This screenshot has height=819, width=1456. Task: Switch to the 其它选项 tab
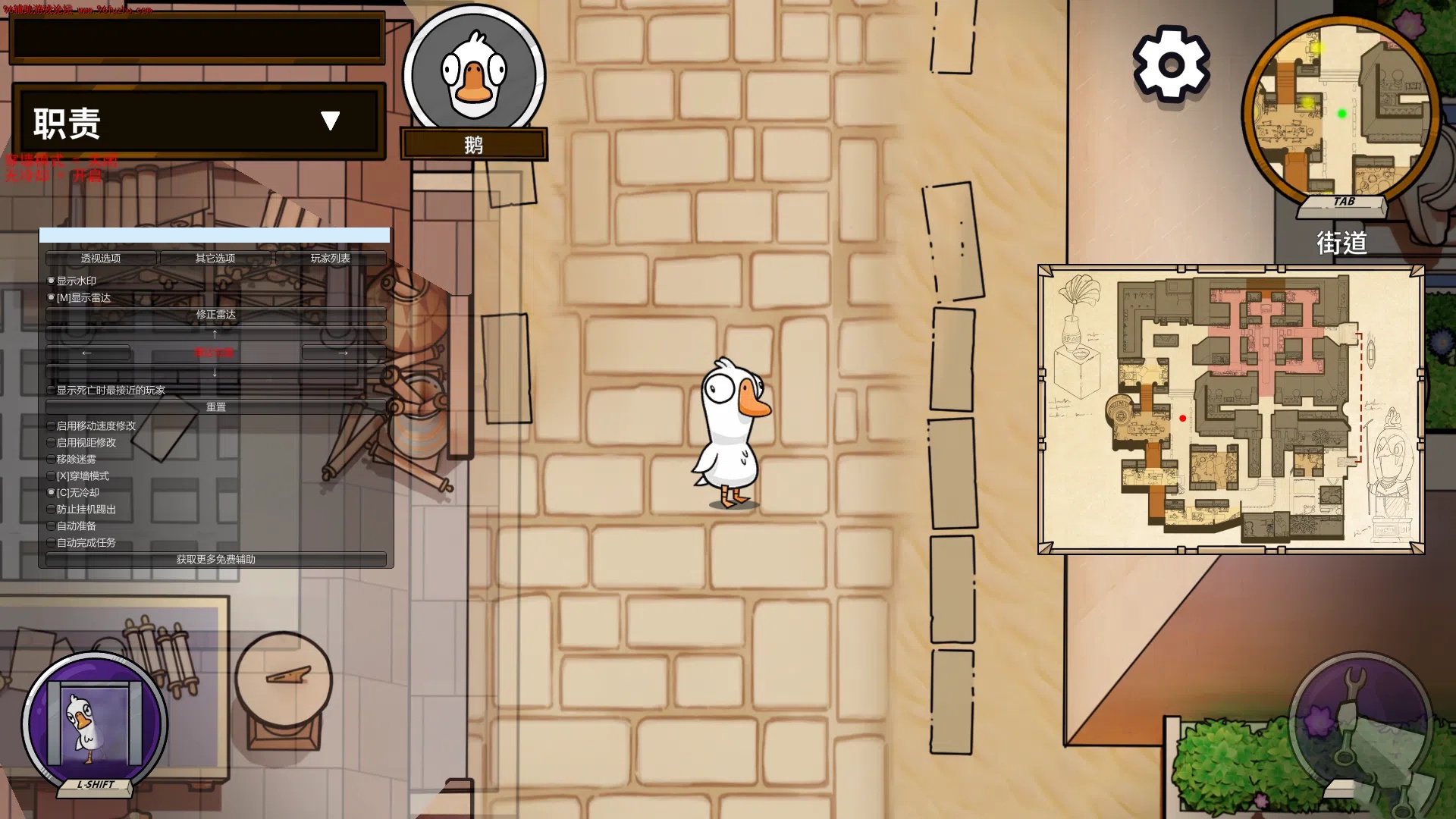pos(216,258)
